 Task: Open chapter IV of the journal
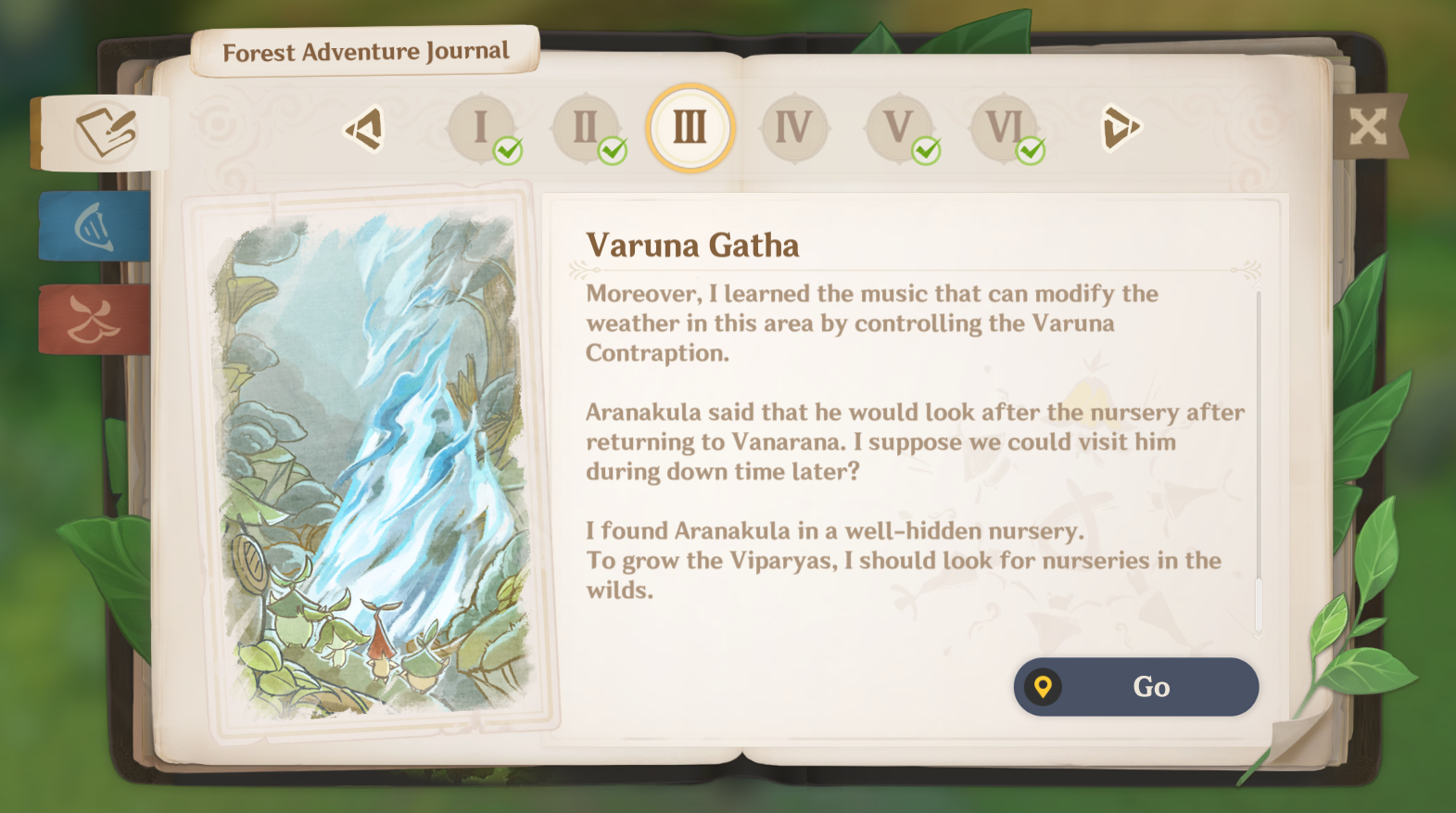point(793,128)
